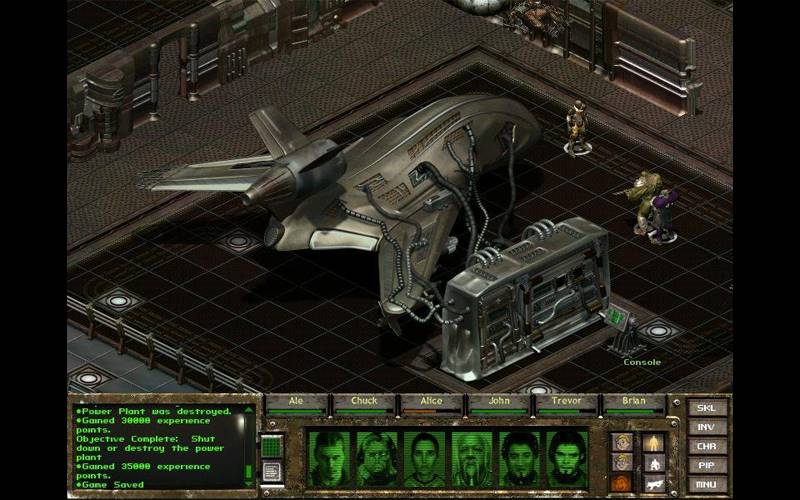The width and height of the screenshot is (800, 500).
Task: Click the orange sentry mode icon
Action: click(622, 483)
